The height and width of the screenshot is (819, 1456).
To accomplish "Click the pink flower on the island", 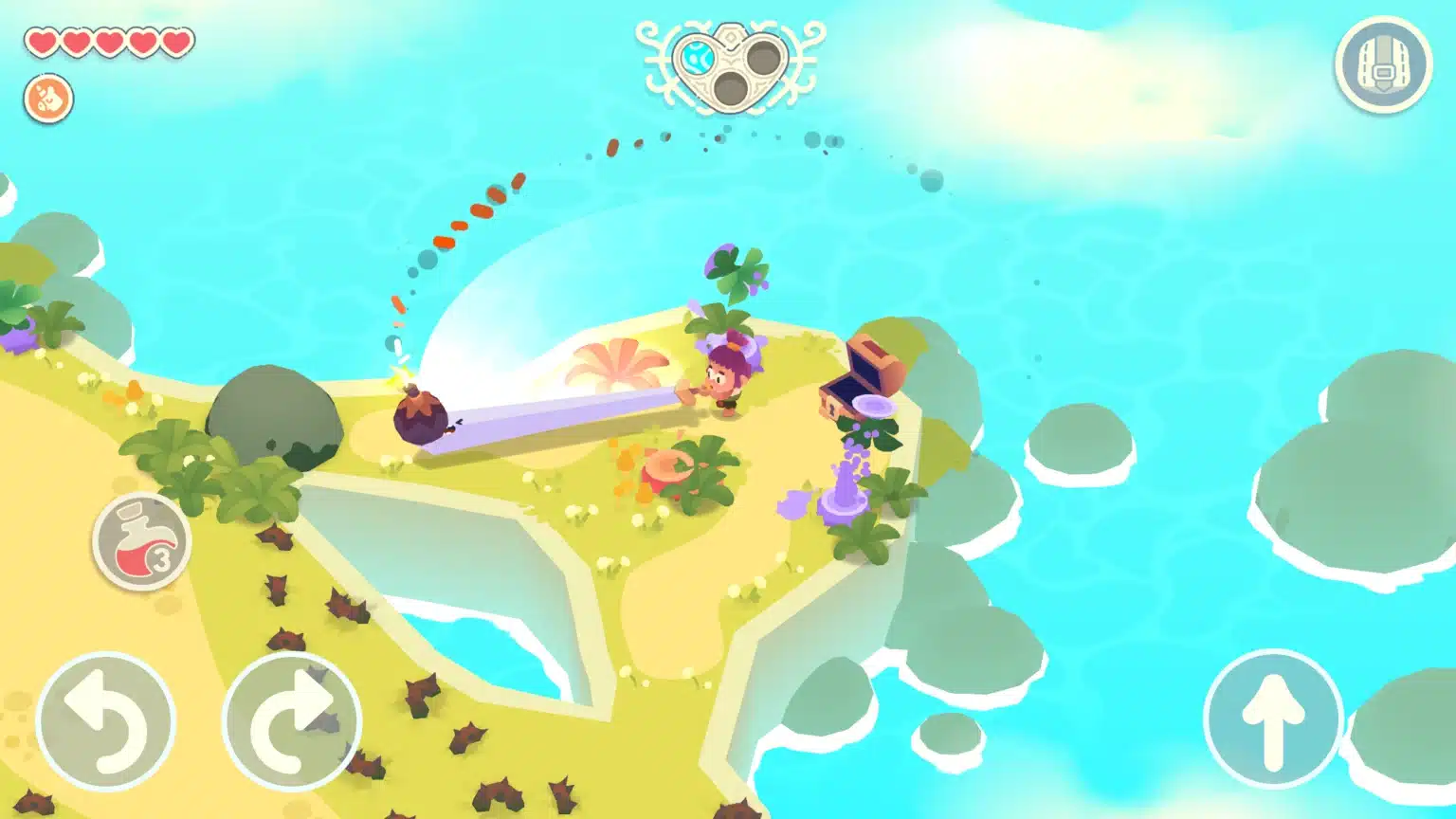I will click(x=616, y=365).
